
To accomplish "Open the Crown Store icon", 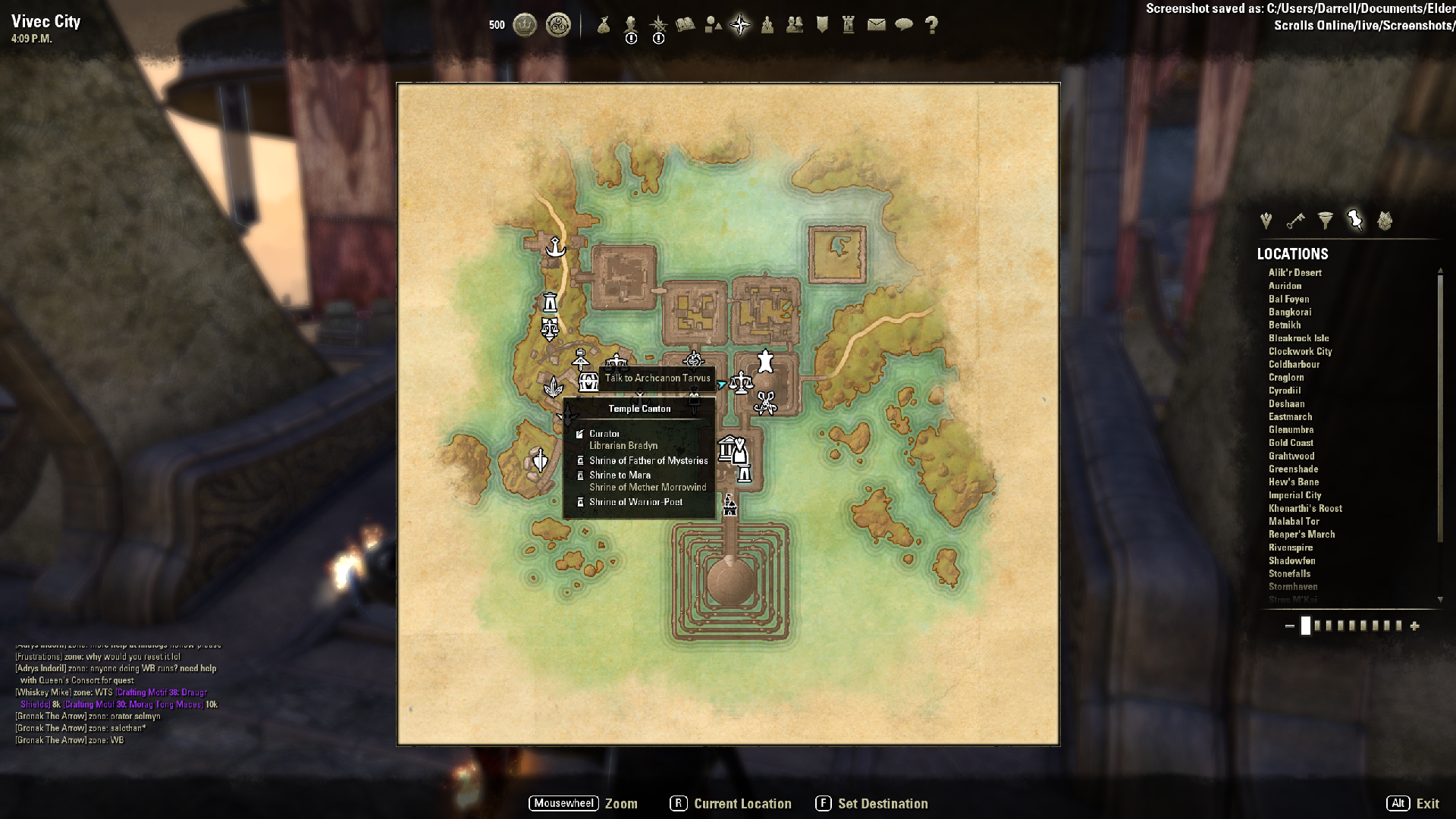I will pyautogui.click(x=525, y=25).
